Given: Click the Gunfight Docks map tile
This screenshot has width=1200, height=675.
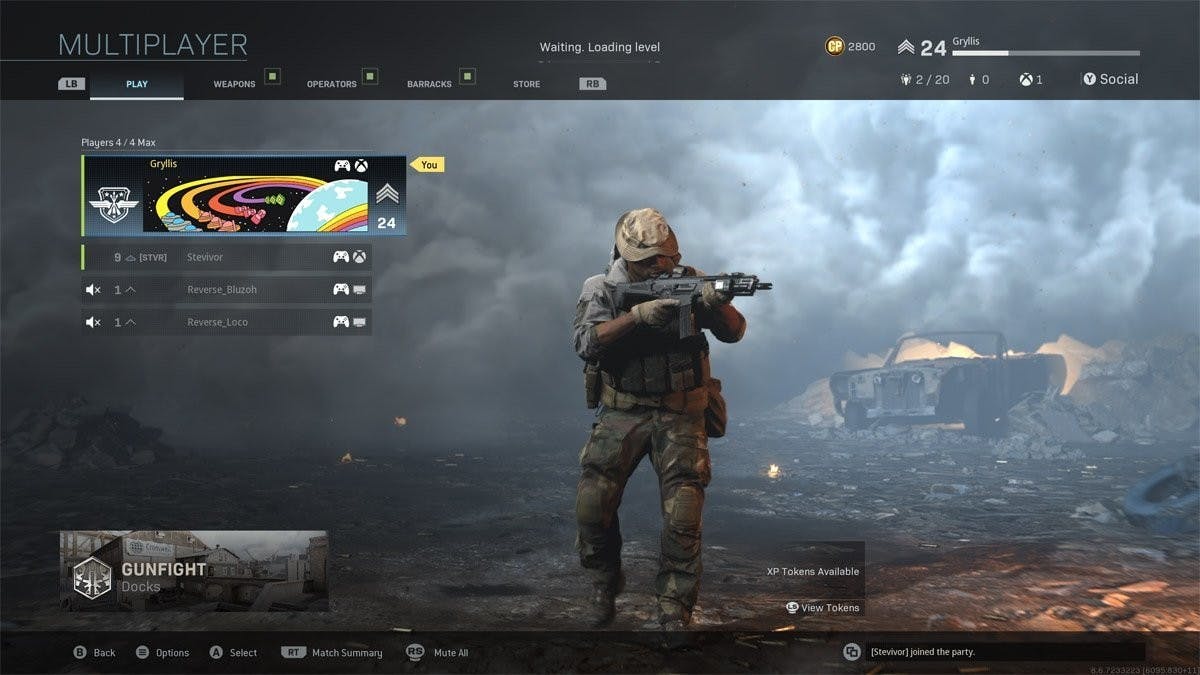Looking at the screenshot, I should click(194, 571).
